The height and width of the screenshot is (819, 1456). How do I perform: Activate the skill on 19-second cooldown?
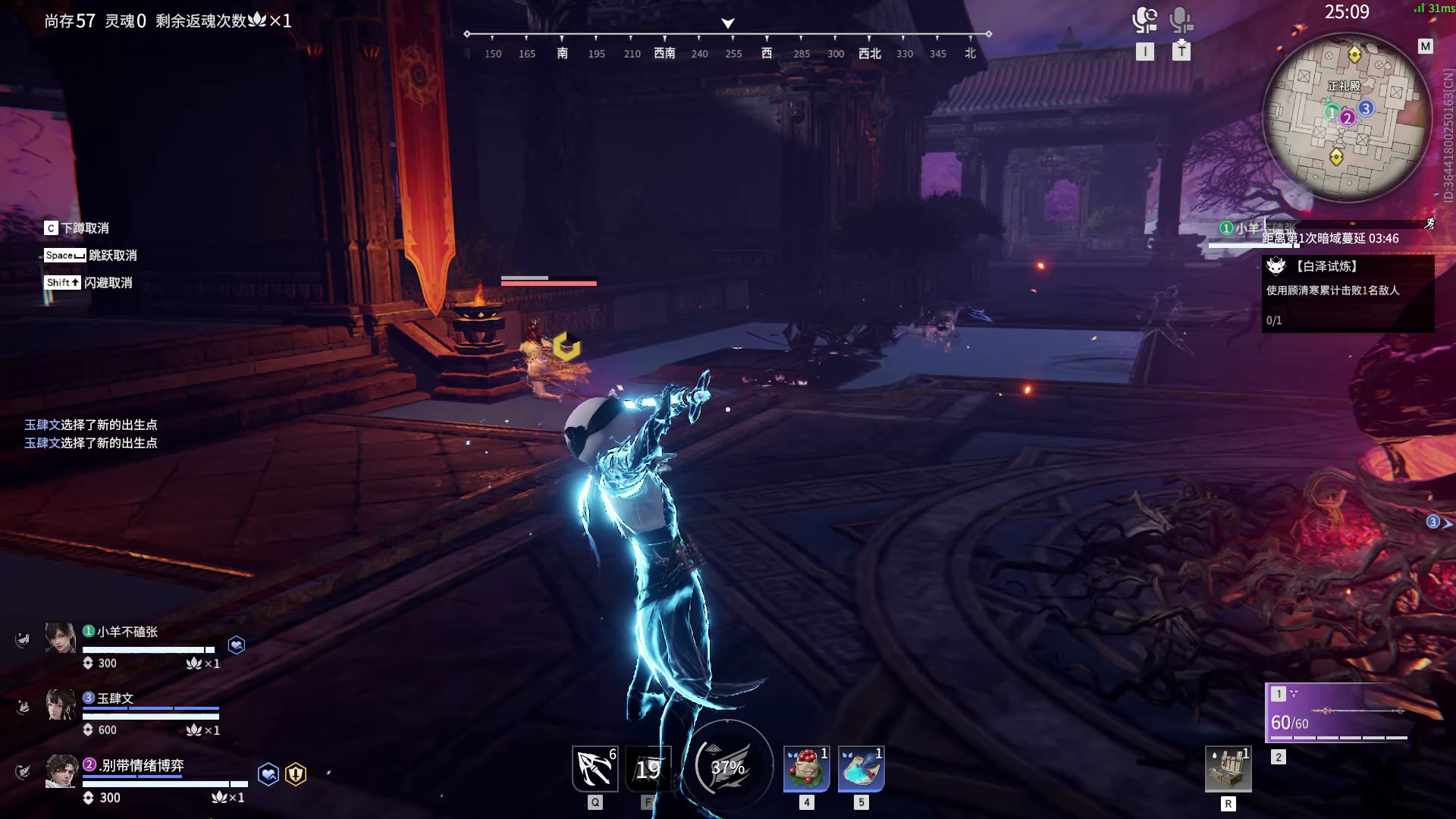pyautogui.click(x=648, y=769)
